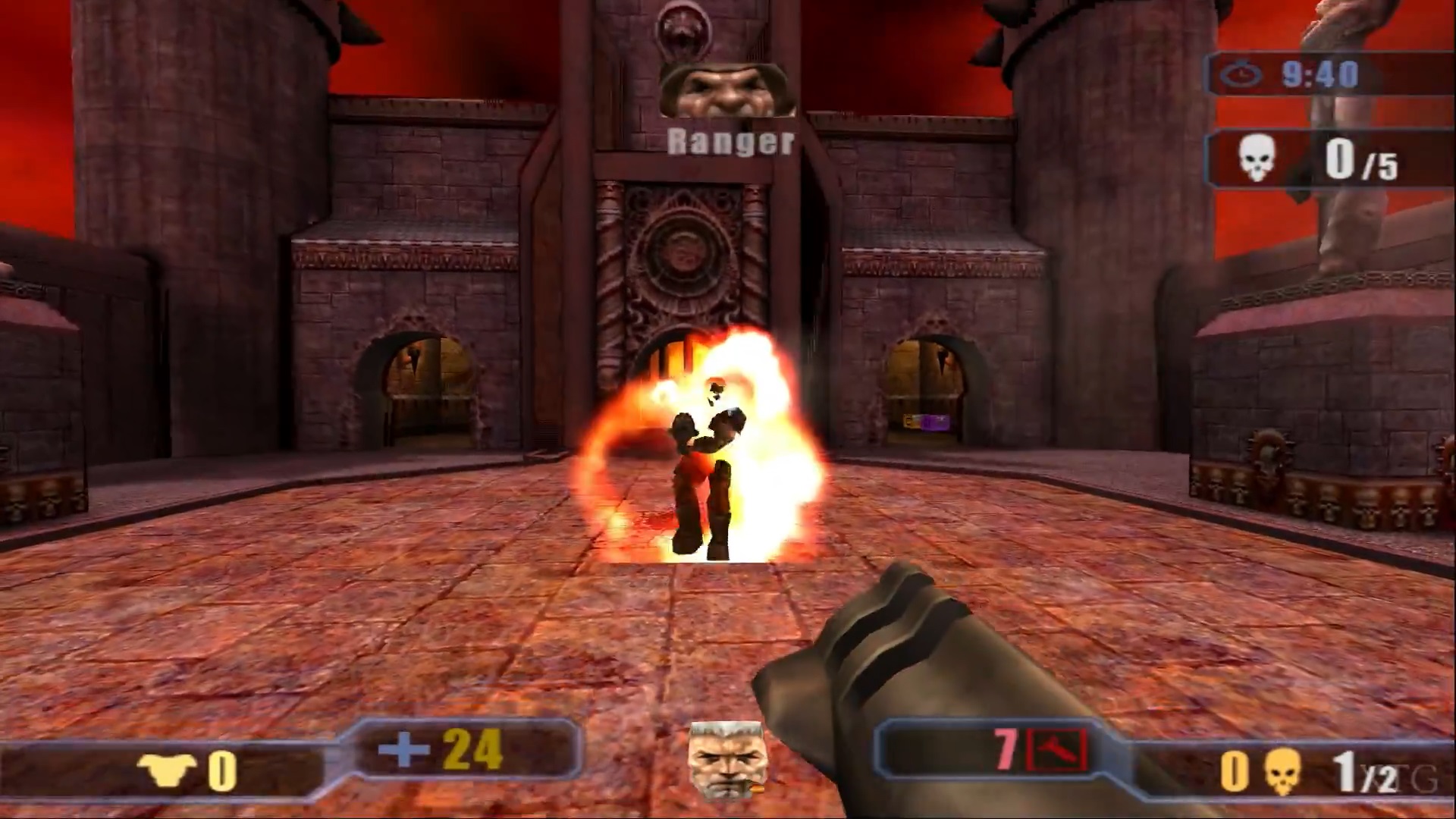Click the match timer clock icon

[1241, 75]
